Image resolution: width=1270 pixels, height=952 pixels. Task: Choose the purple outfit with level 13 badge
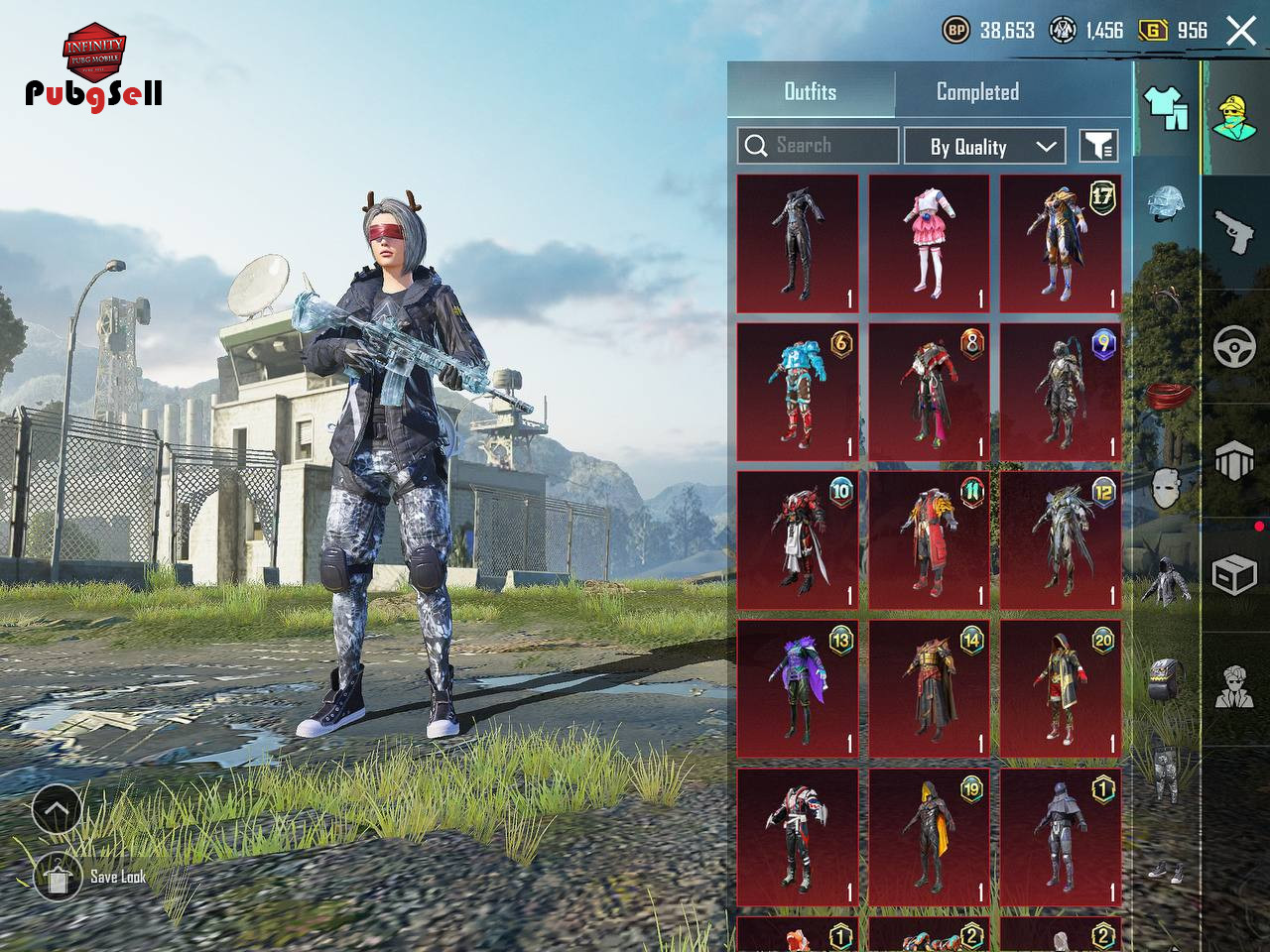tap(798, 688)
